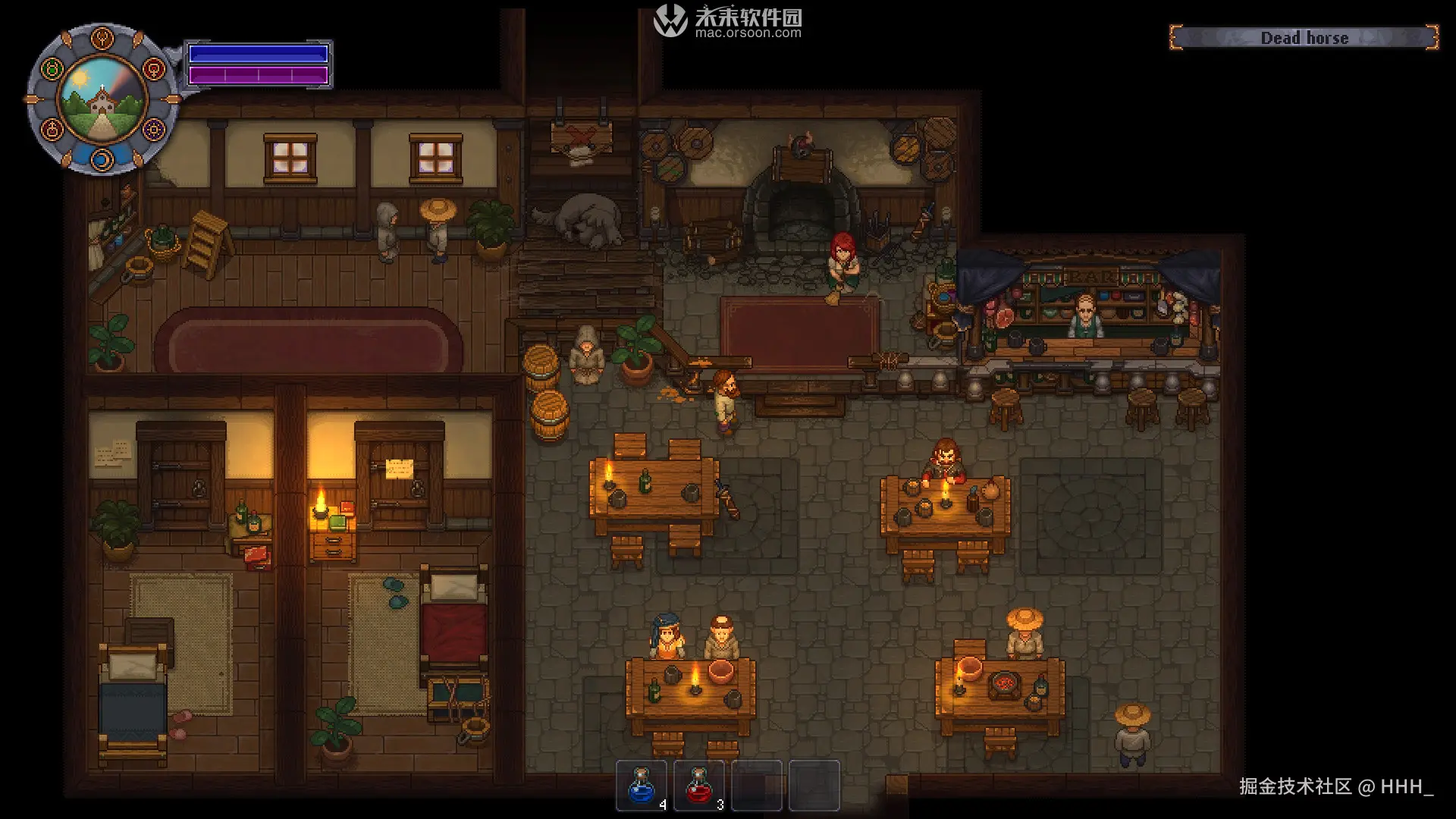The image size is (1456, 819).
Task: Use the red potion in the hotbar
Action: (698, 786)
